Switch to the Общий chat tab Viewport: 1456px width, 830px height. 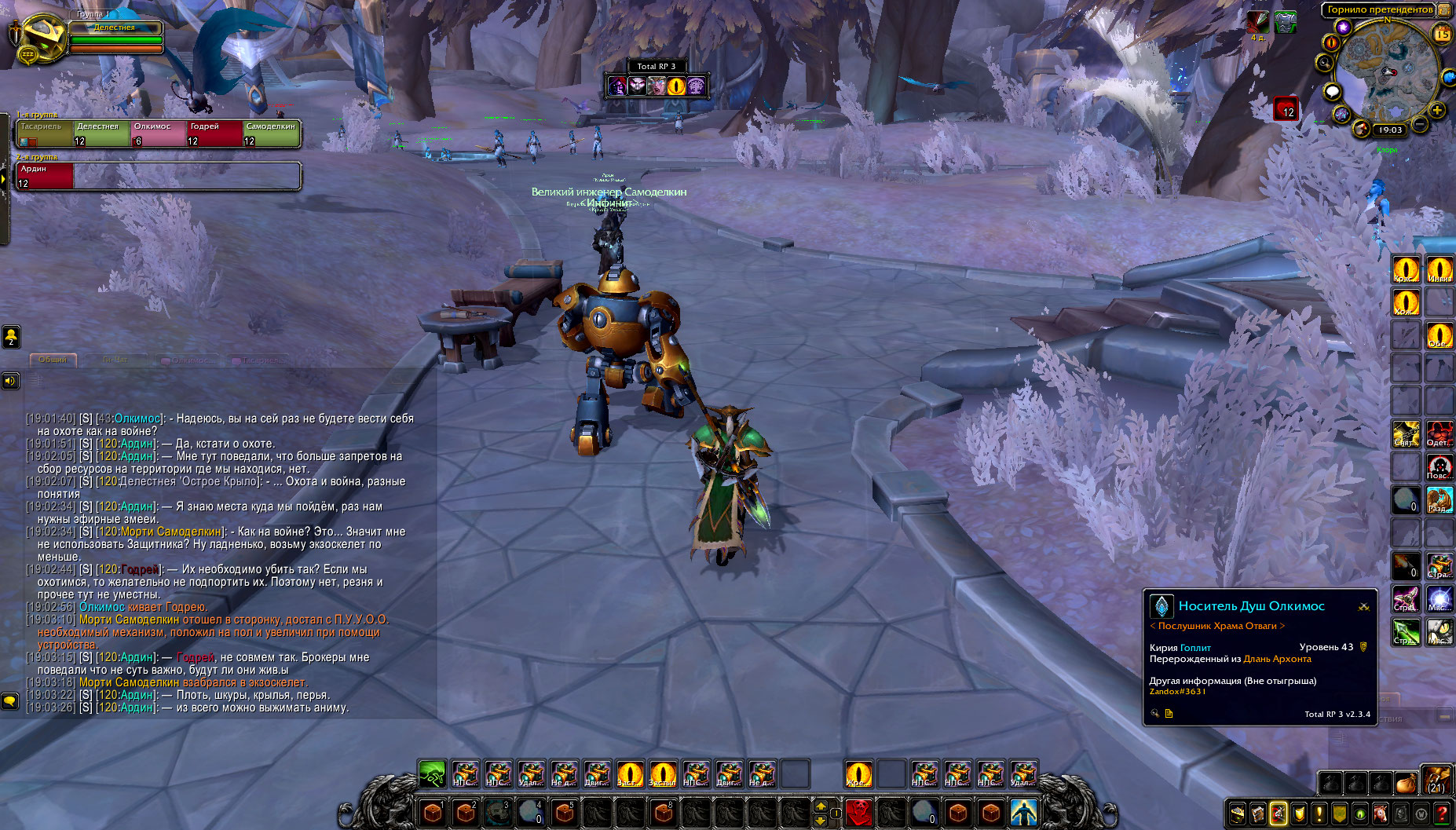53,360
